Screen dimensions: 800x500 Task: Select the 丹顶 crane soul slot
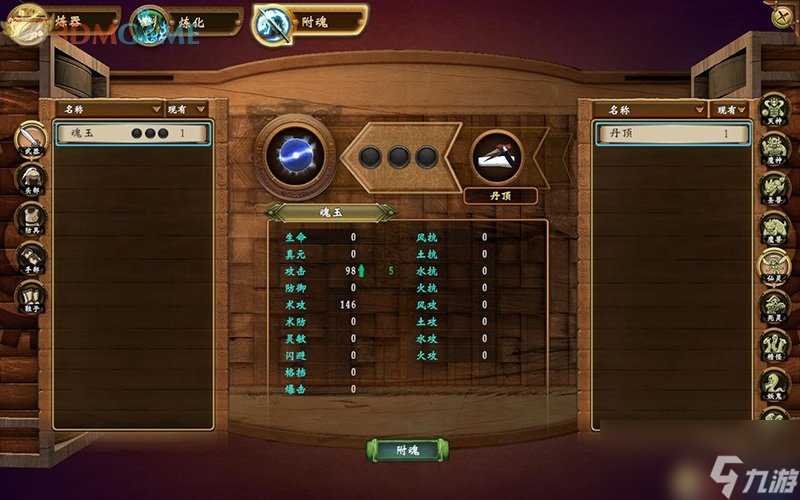(497, 156)
